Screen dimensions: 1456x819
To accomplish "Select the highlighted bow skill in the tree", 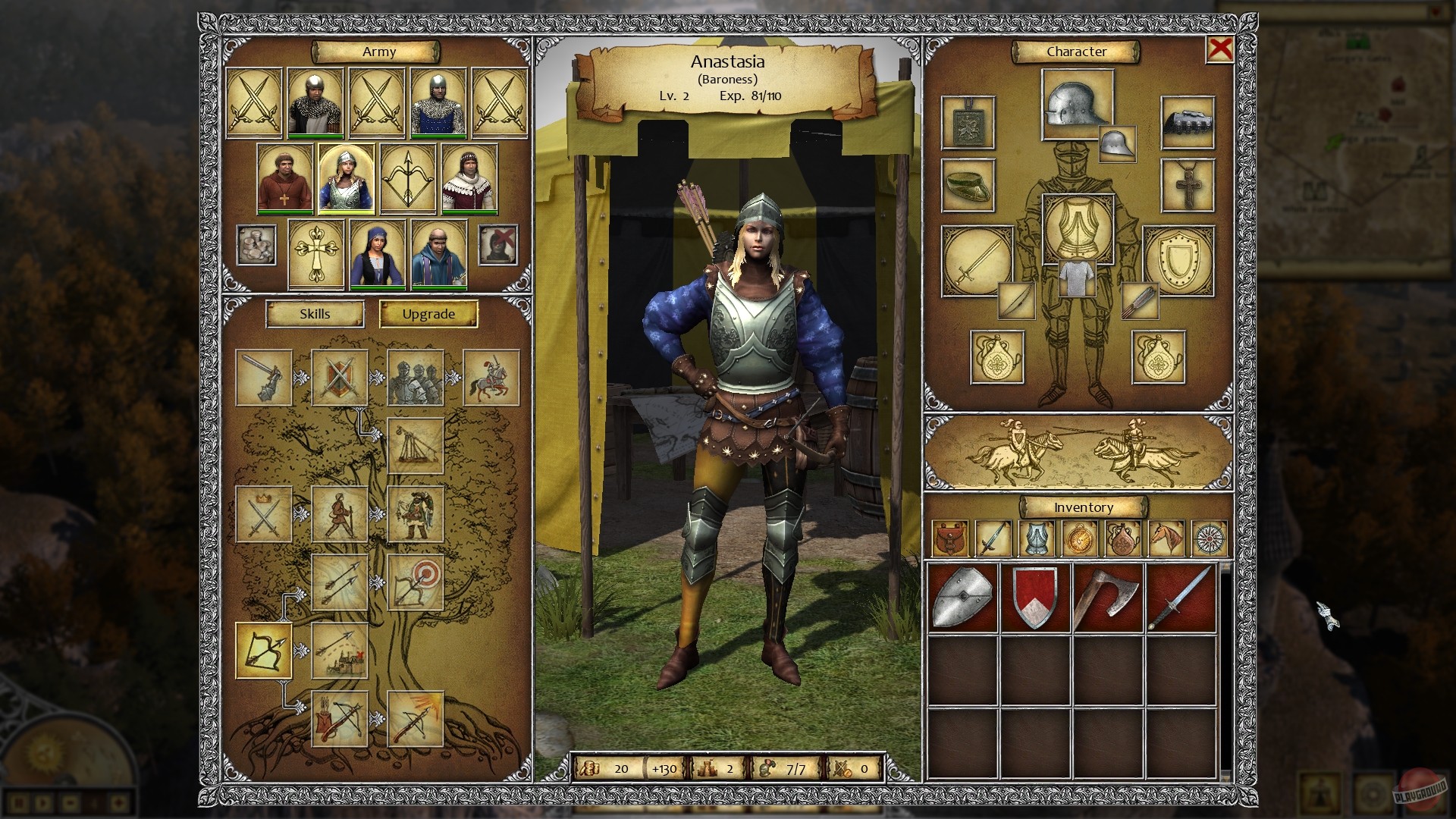I will pyautogui.click(x=265, y=650).
